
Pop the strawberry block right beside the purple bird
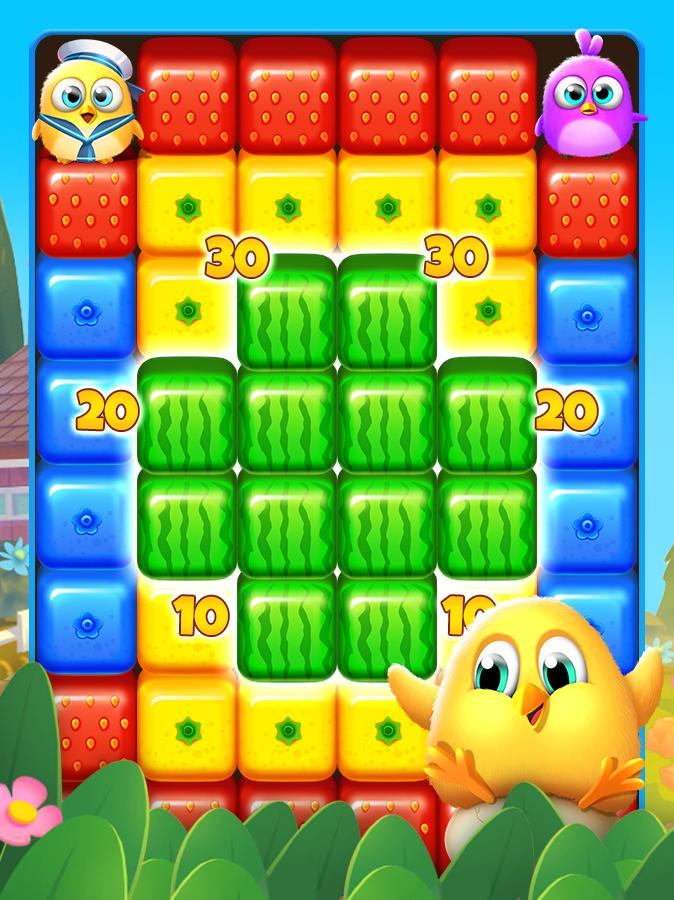487,97
